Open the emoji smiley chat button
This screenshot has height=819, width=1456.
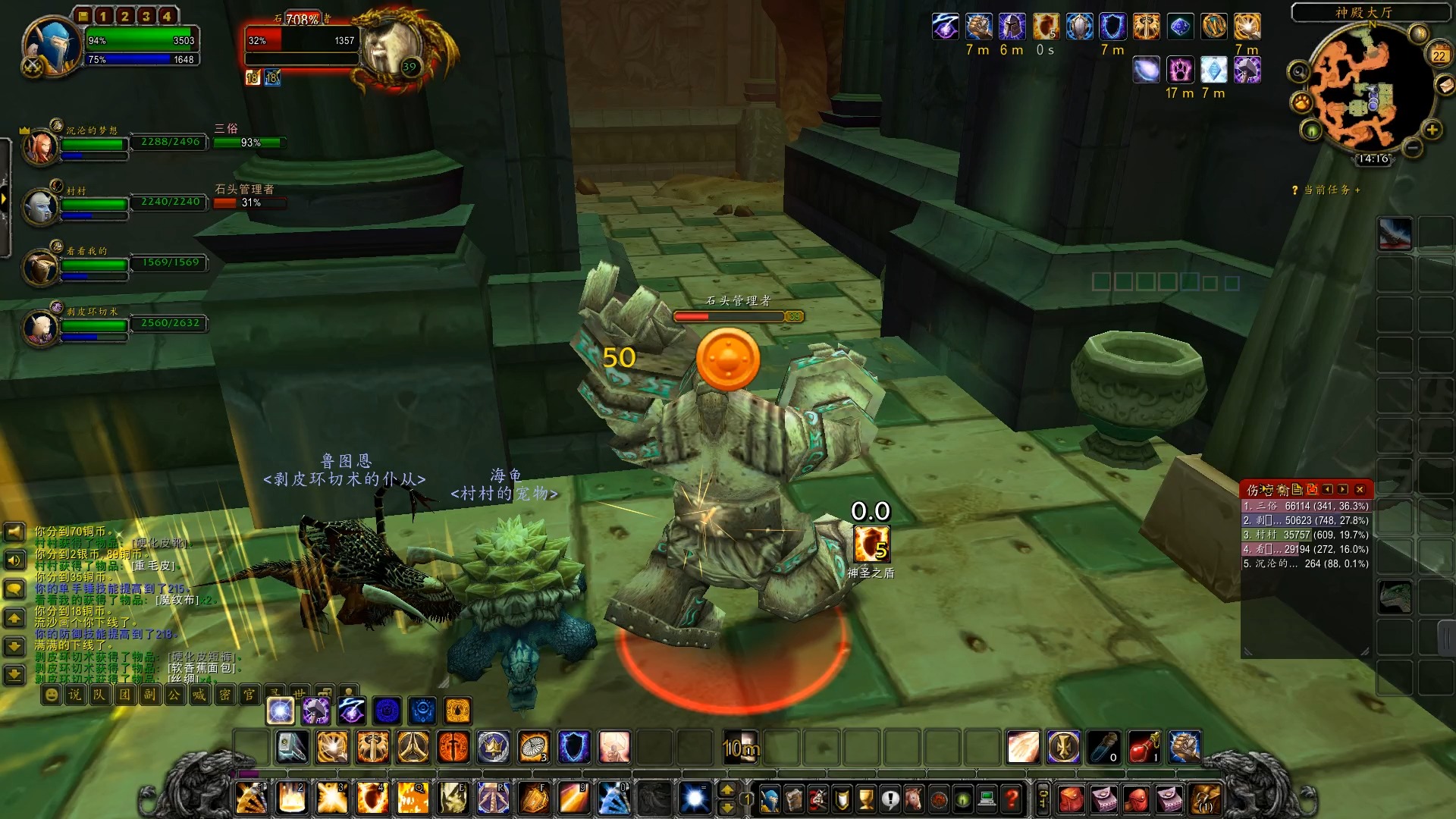point(51,695)
